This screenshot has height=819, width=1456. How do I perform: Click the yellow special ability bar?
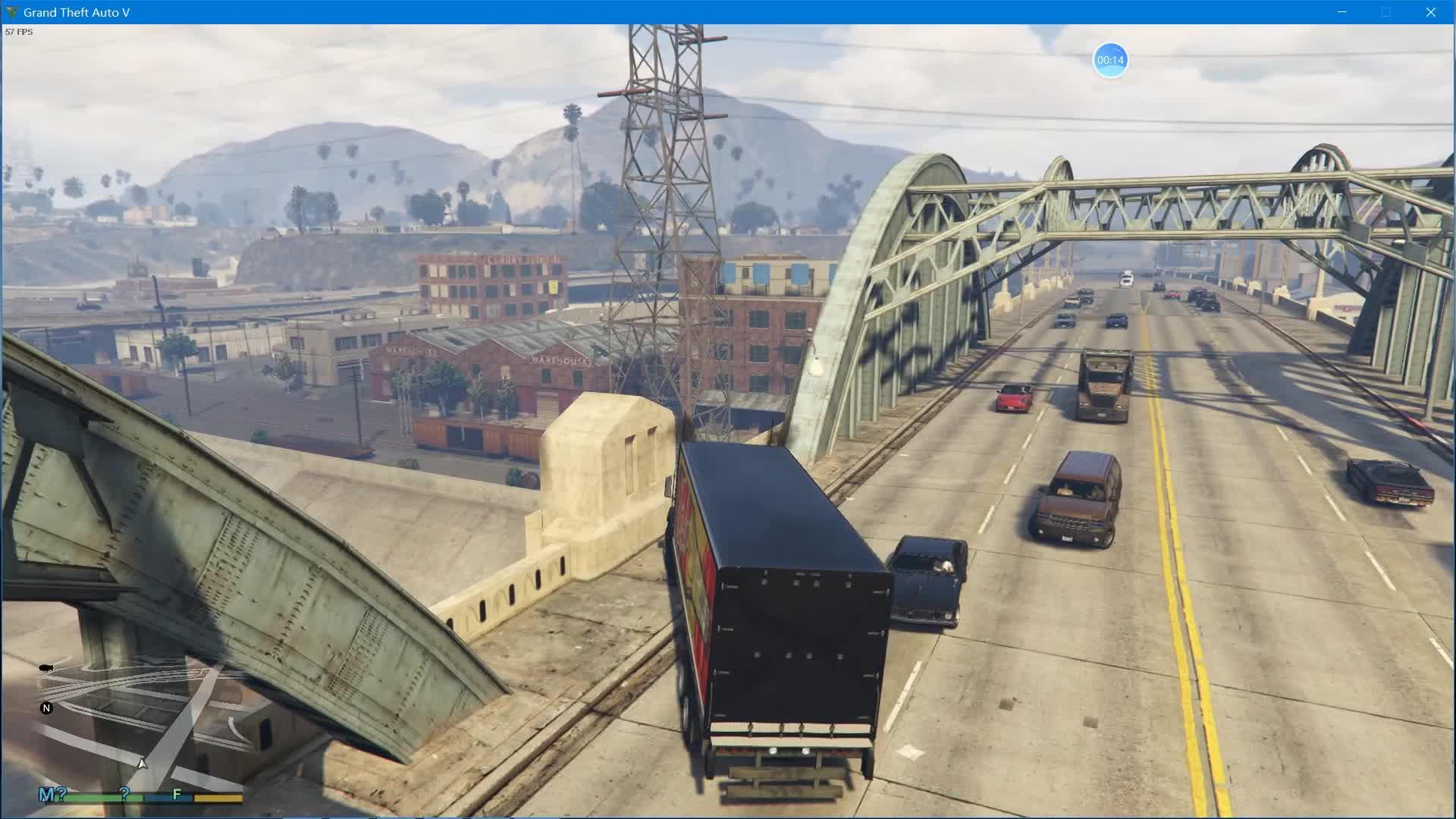218,798
